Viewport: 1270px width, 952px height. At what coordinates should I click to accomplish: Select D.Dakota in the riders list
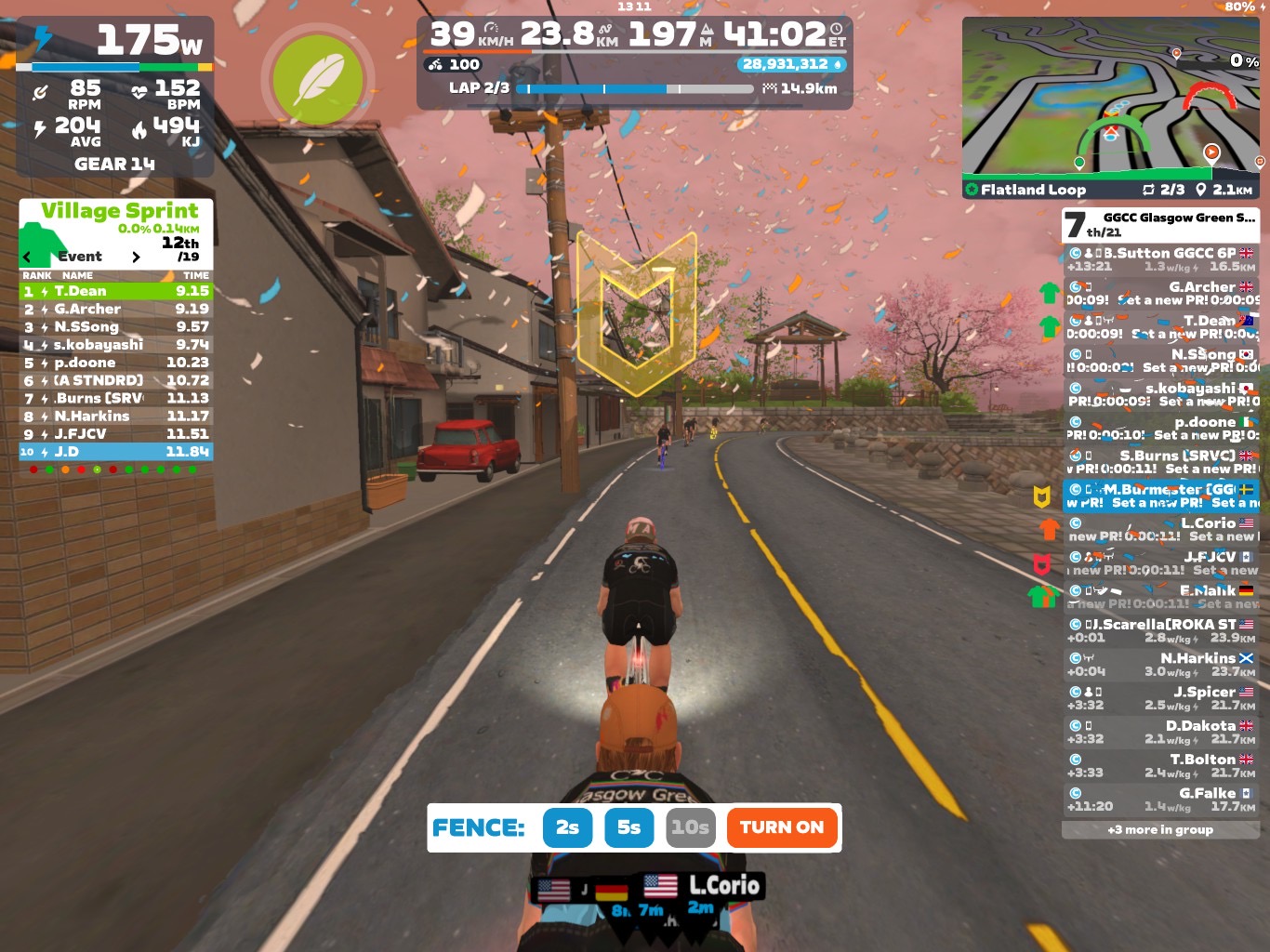pos(1160,732)
